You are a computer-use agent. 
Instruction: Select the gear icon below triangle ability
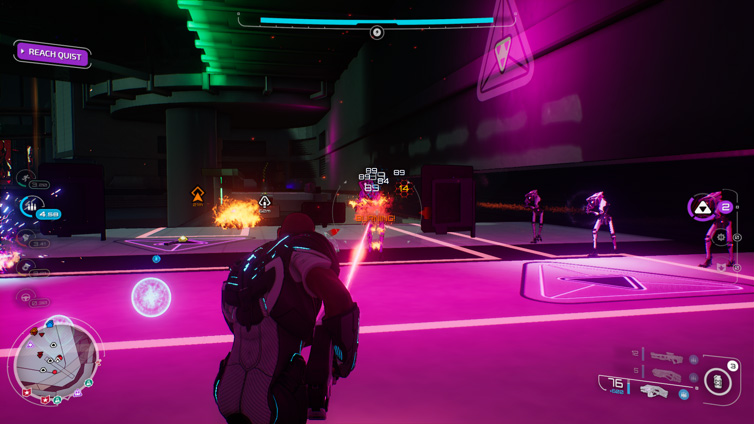[720, 238]
